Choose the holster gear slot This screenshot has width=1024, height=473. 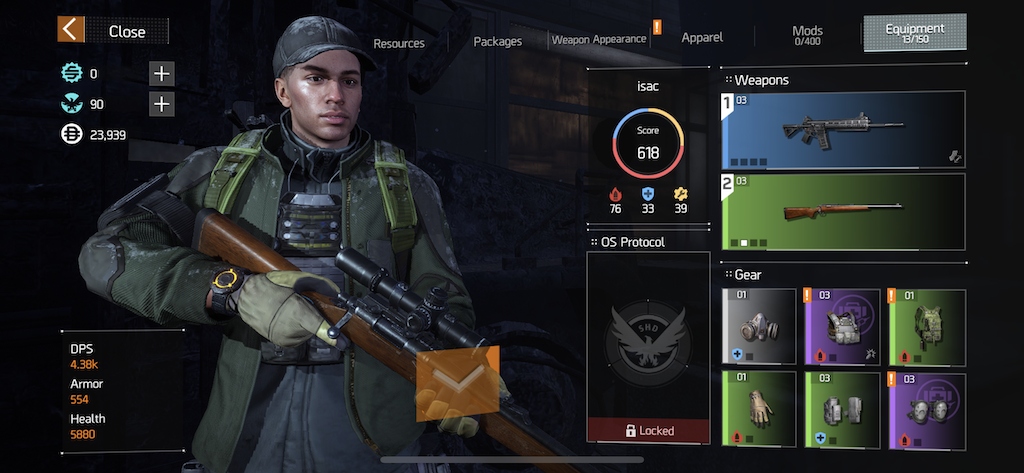click(842, 409)
